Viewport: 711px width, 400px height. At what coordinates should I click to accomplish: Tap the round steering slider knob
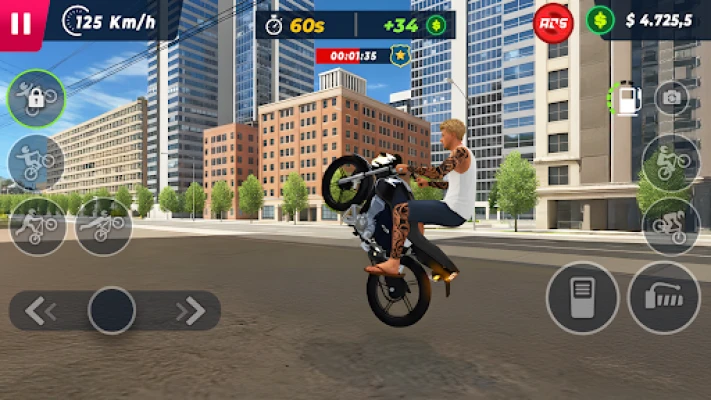[x=112, y=311]
